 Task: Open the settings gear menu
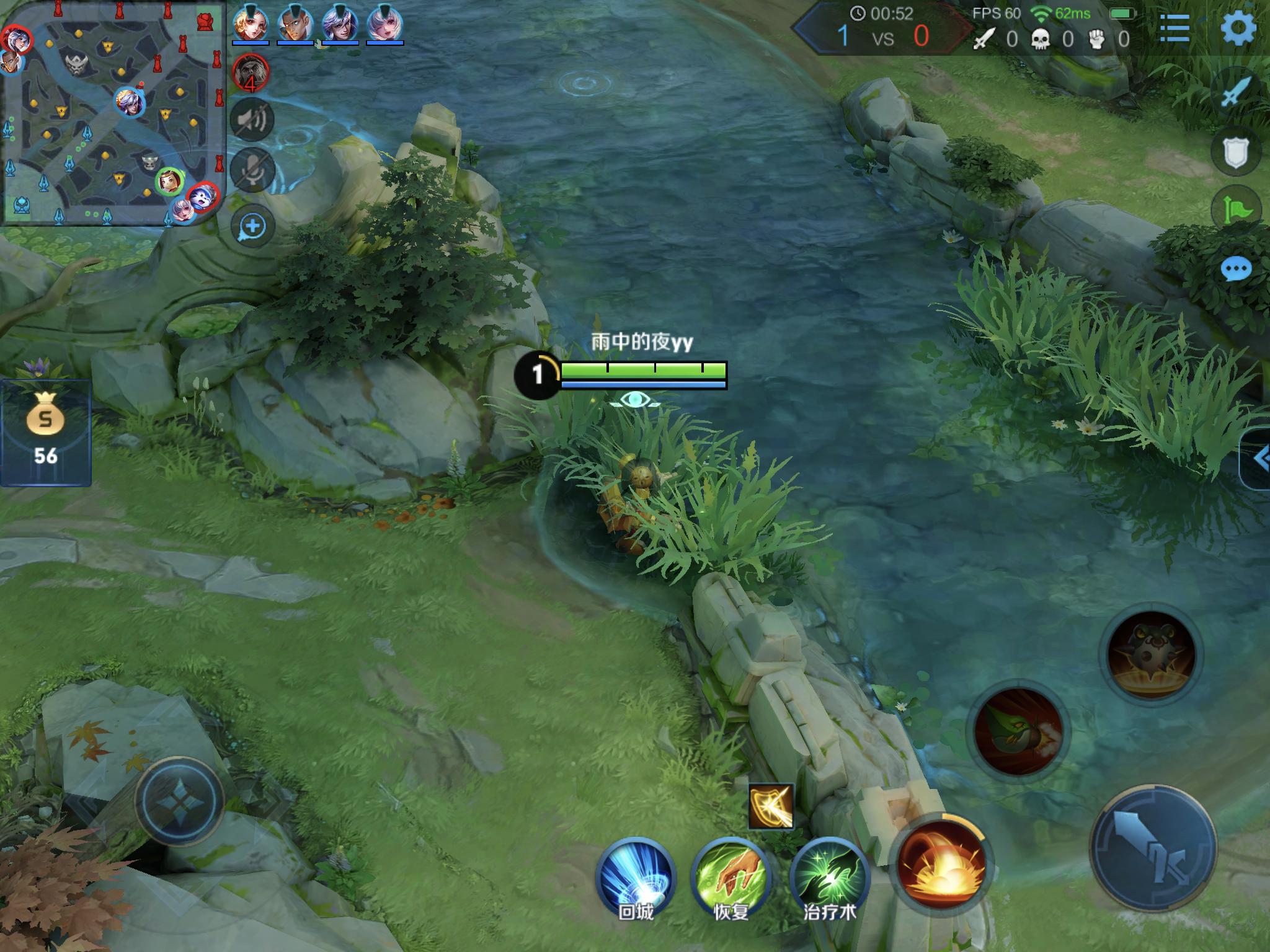(1238, 28)
